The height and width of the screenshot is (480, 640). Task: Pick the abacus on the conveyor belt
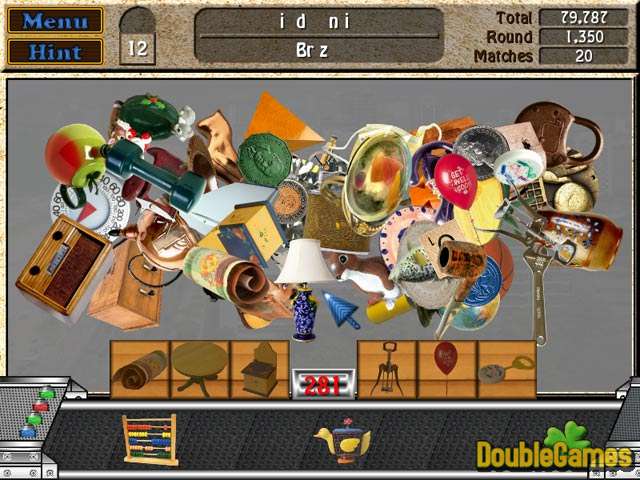click(150, 438)
